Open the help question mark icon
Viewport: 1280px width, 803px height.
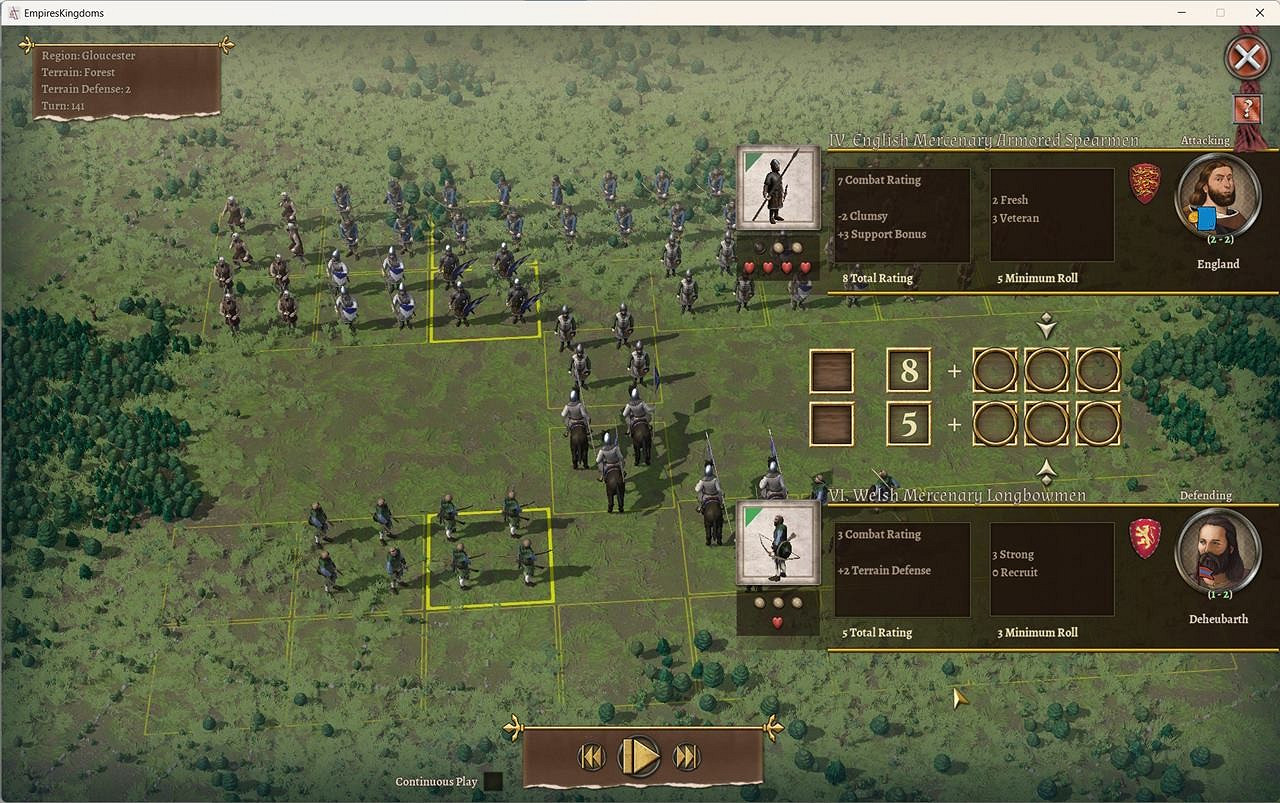pos(1247,110)
